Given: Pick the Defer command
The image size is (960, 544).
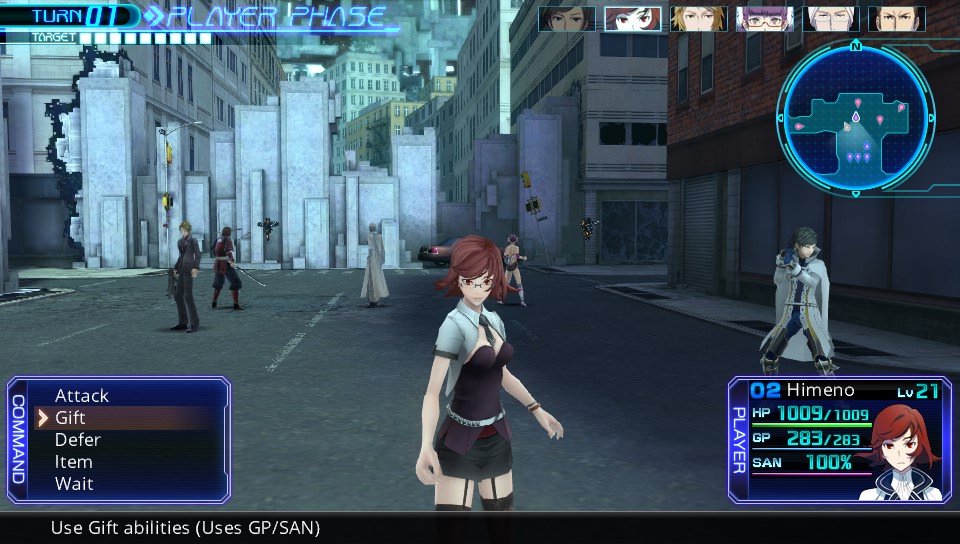Looking at the screenshot, I should [x=77, y=440].
